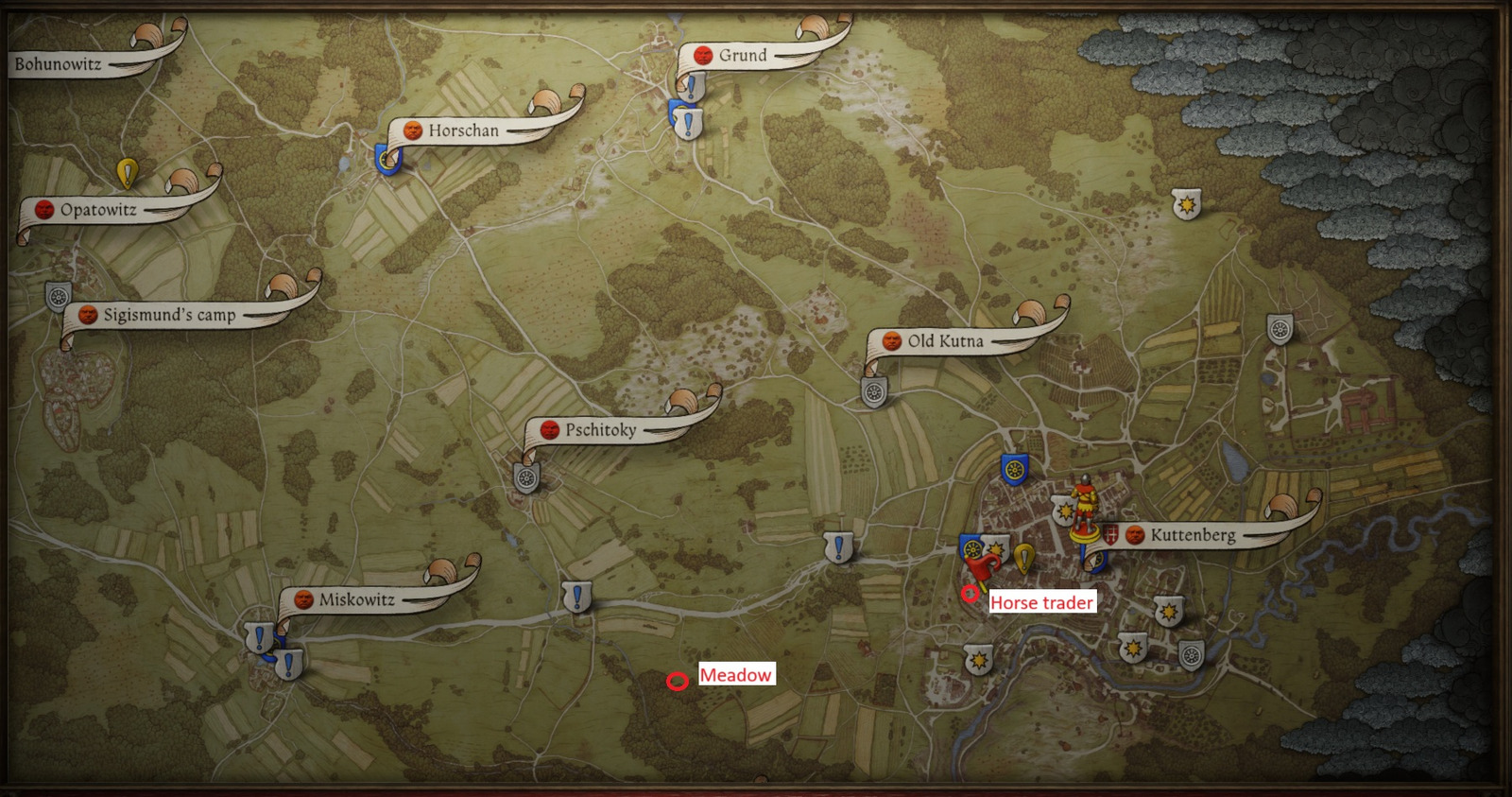Click the red circle marked Meadow
The width and height of the screenshot is (1512, 797).
tap(679, 679)
